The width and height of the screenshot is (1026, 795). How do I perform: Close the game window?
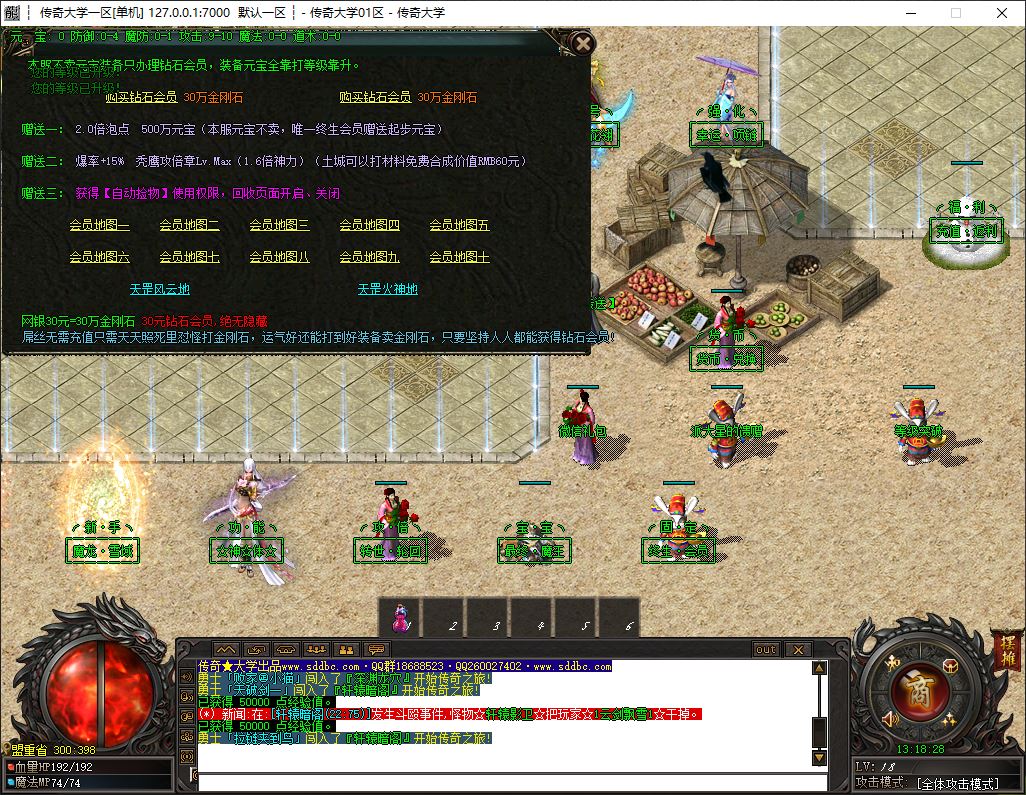pyautogui.click(x=1002, y=13)
